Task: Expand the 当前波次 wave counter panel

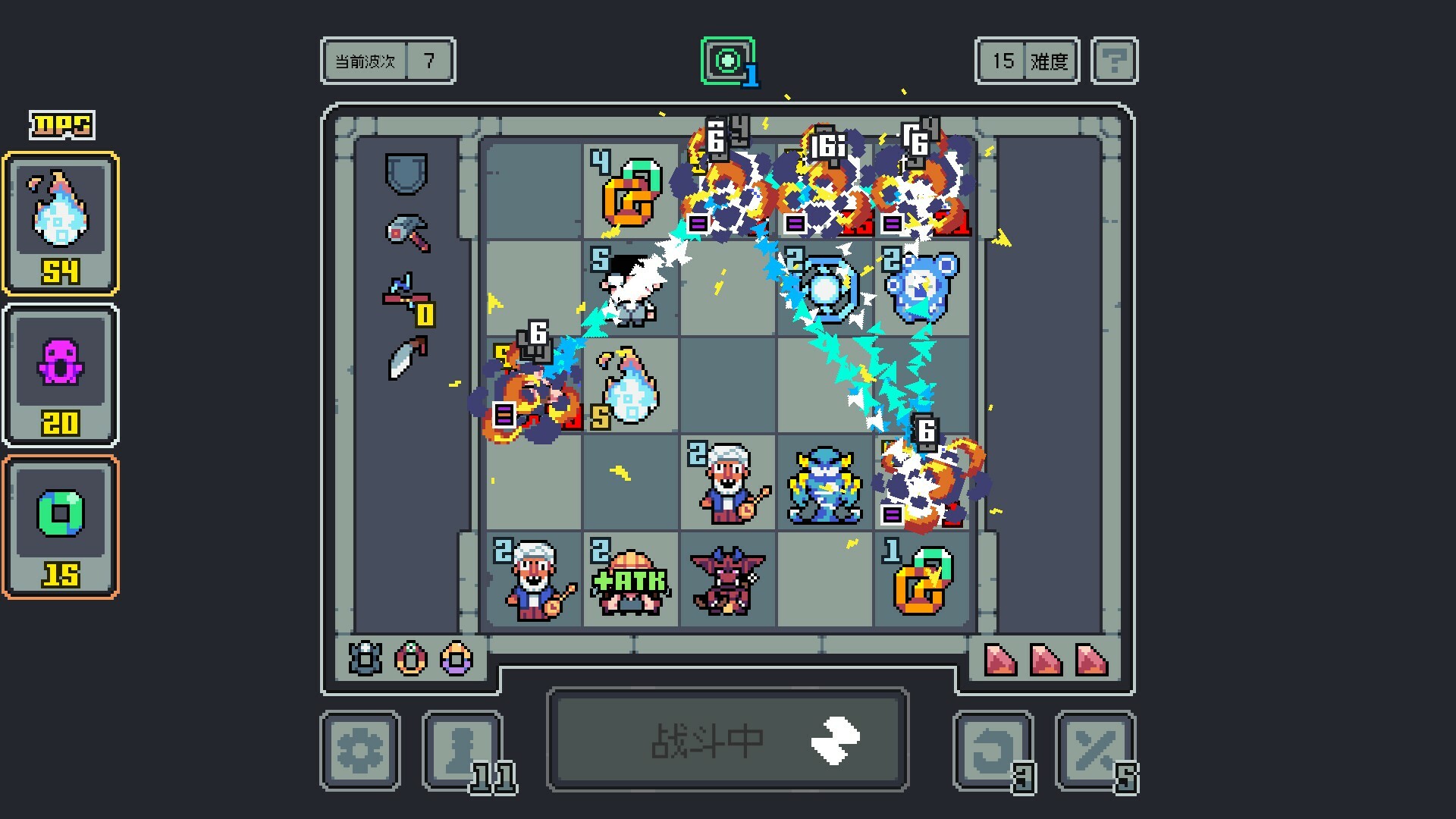Action: click(388, 61)
